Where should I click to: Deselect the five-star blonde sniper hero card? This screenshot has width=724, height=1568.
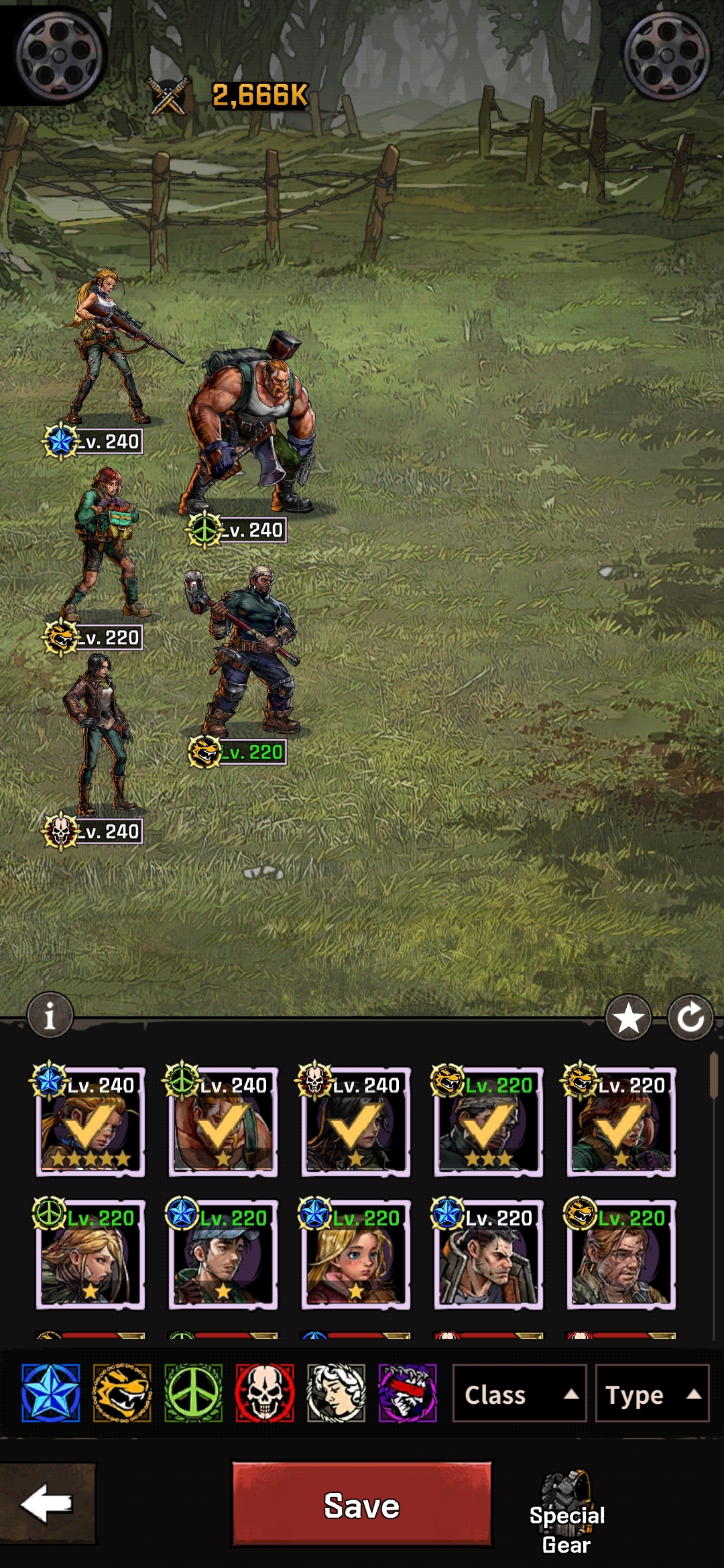tap(90, 1122)
